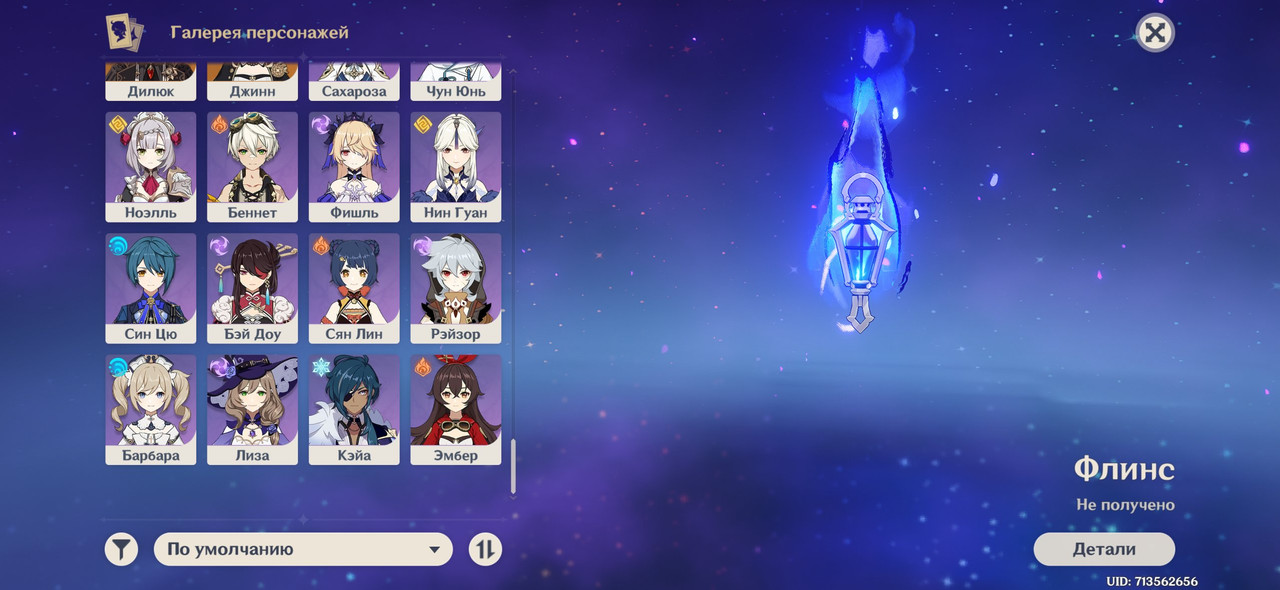Select Барбара character card
This screenshot has width=1280, height=590.
(151, 409)
